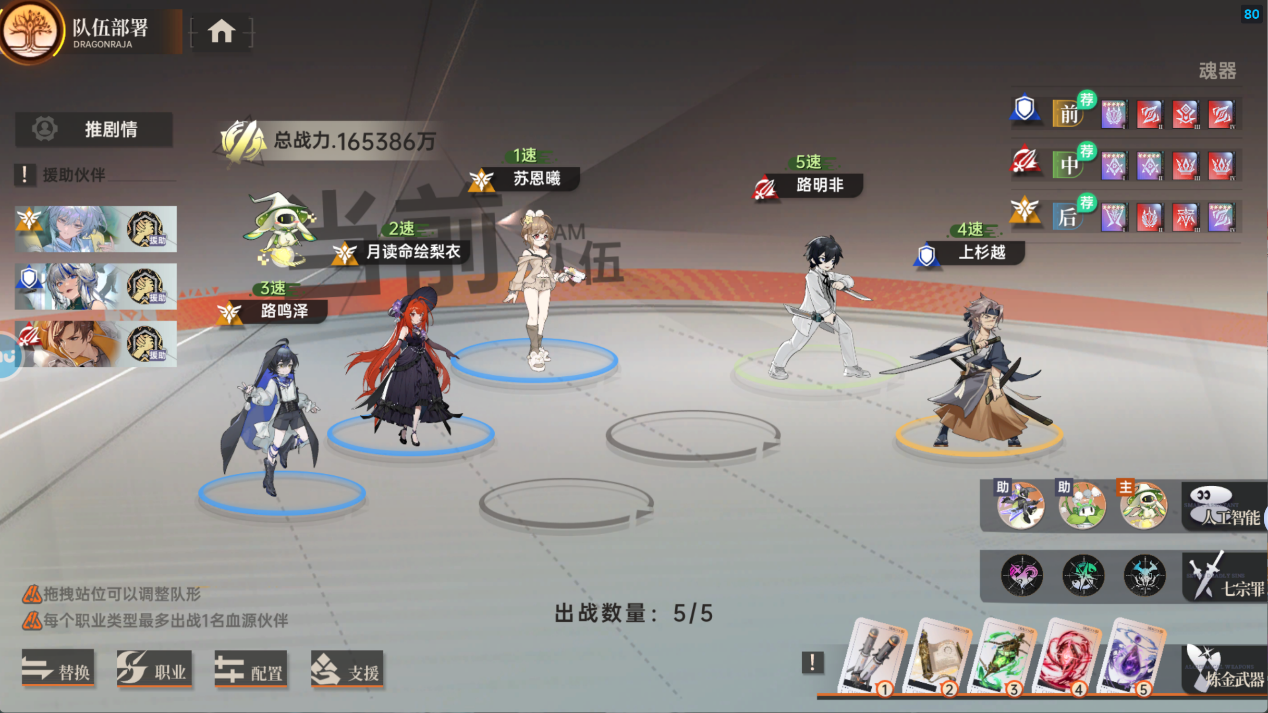Open the 炼金武器 alchemy weapons panel
This screenshot has height=713, width=1268.
coord(1226,669)
